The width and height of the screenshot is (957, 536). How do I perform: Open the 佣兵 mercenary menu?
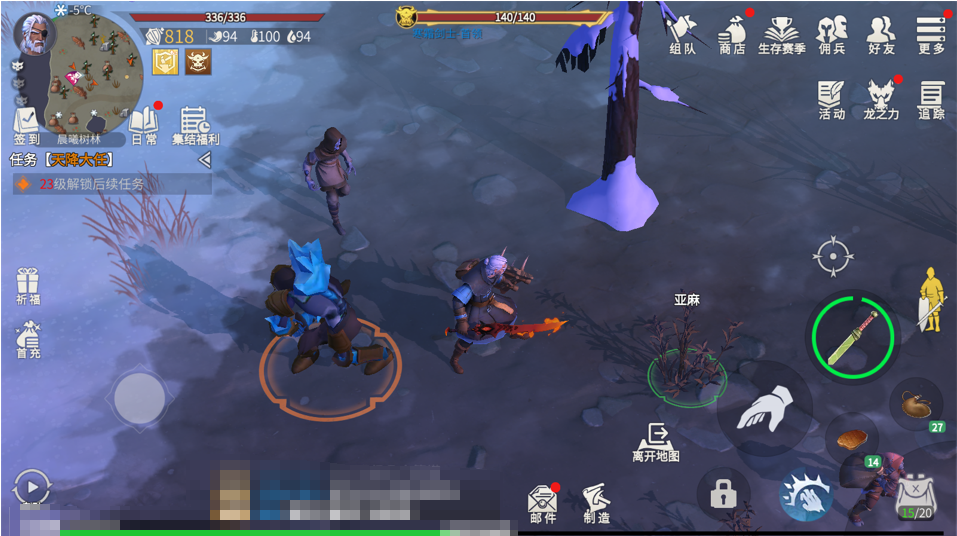pyautogui.click(x=831, y=34)
